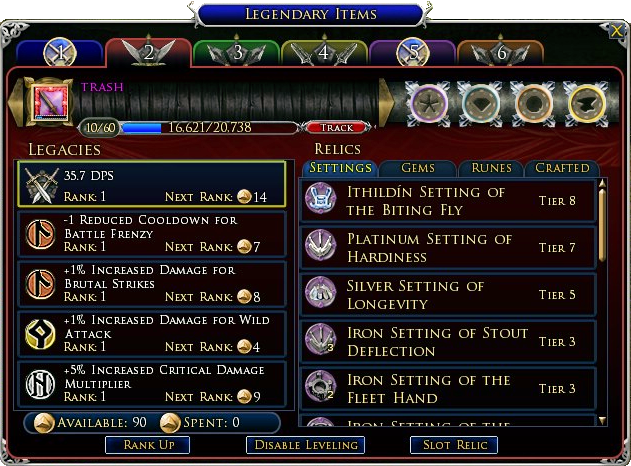The image size is (631, 466).
Task: Switch to the Gems relic tab
Action: [x=417, y=168]
